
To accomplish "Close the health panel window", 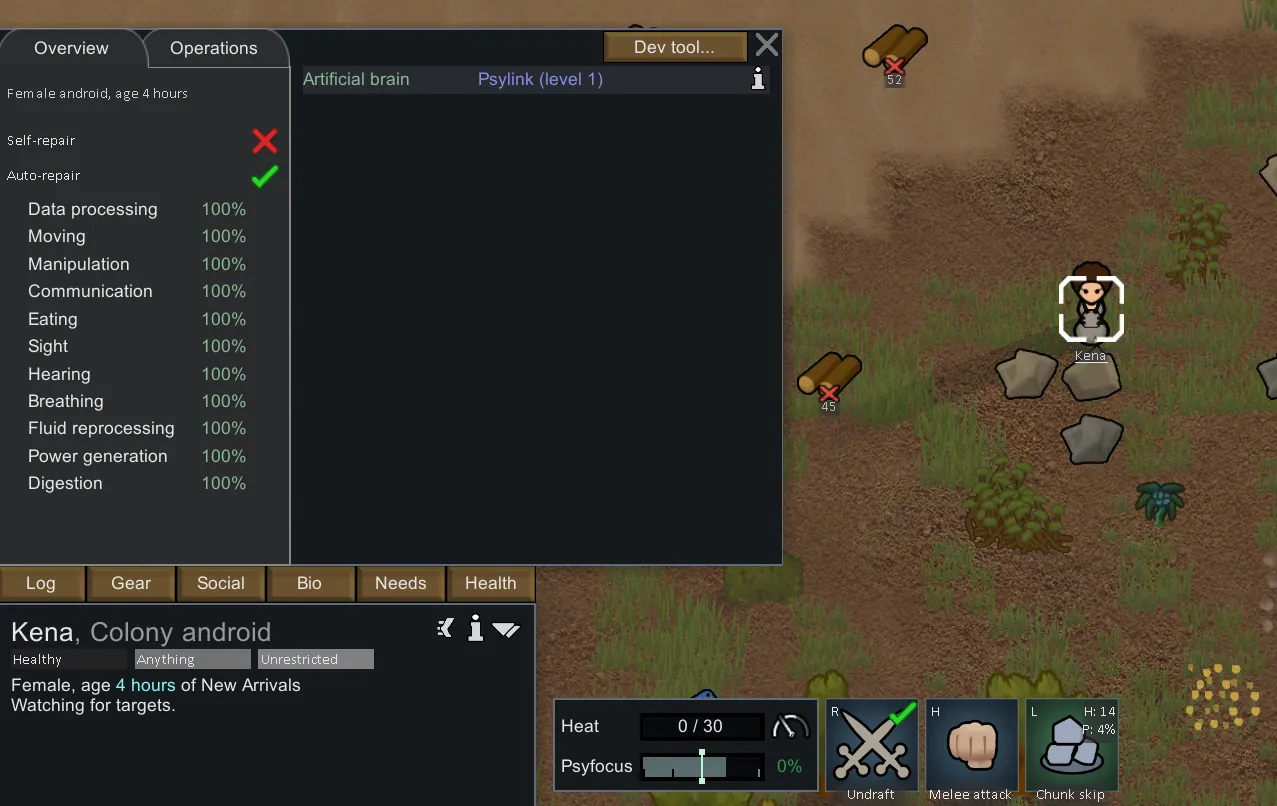I will (766, 45).
